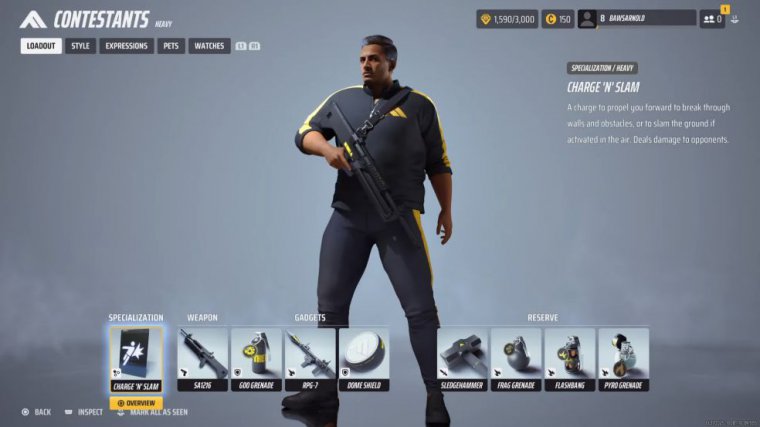Open the social party icon
This screenshot has width=760, height=427.
pos(712,18)
